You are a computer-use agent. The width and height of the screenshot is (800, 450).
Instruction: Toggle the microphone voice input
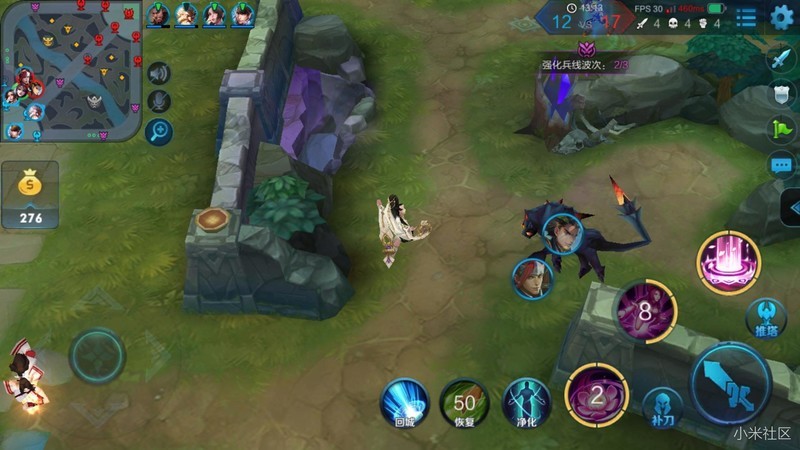[x=158, y=101]
